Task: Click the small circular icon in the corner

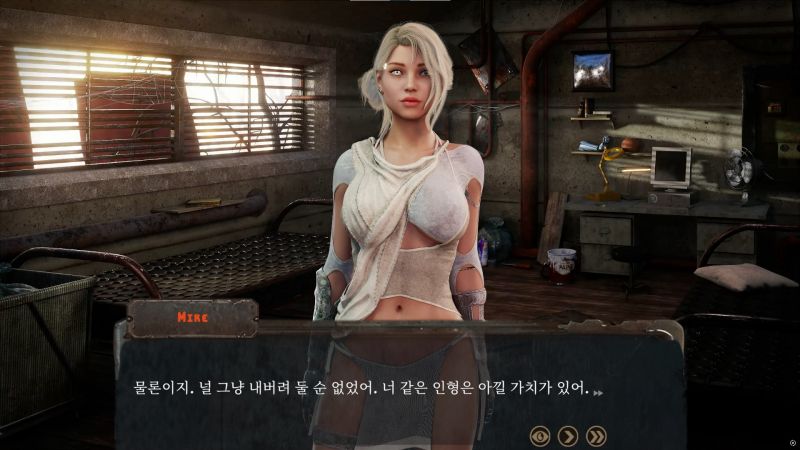Action: tap(792, 442)
